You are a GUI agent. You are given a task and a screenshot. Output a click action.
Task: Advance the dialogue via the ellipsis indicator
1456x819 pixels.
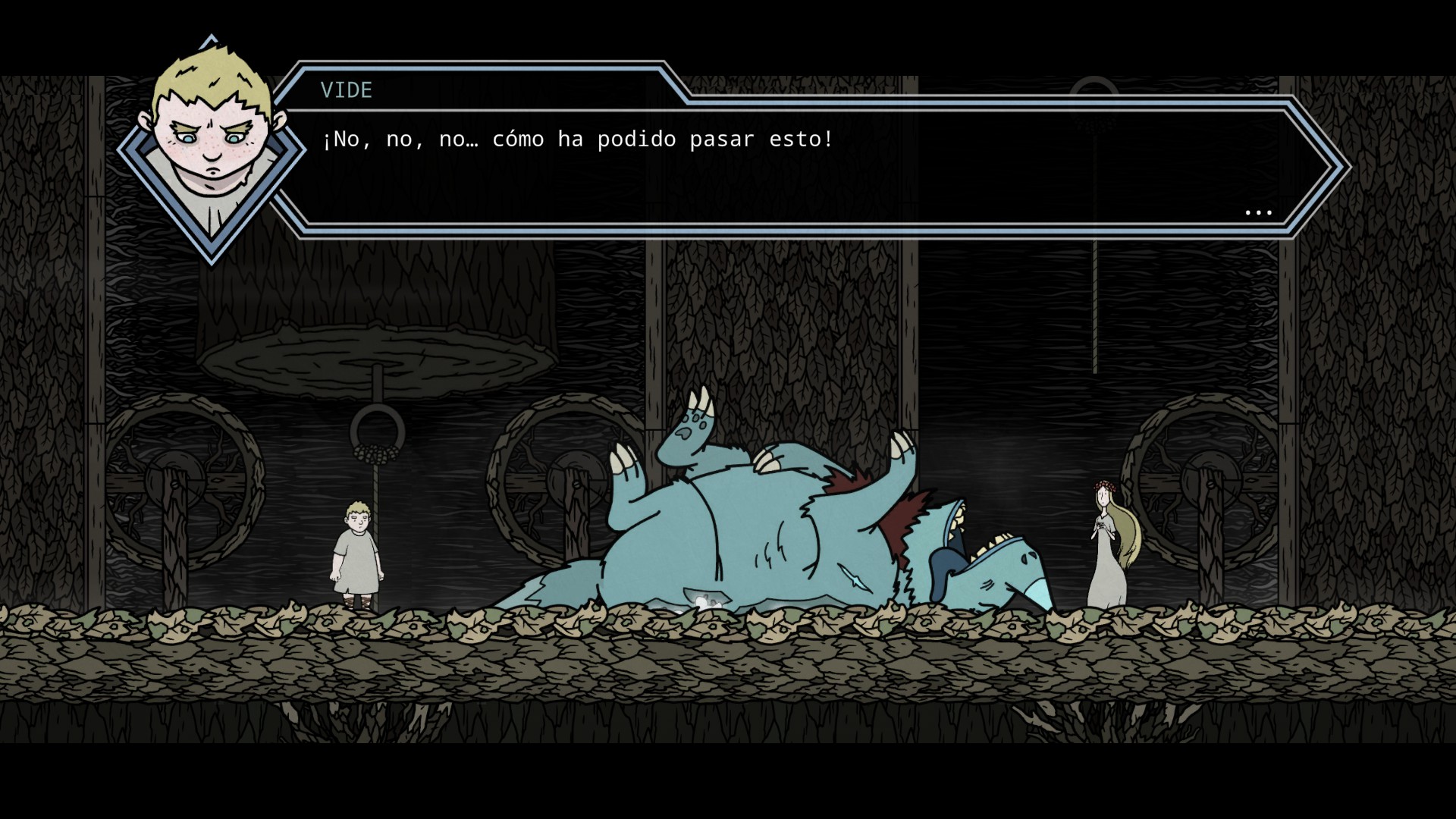click(x=1258, y=213)
